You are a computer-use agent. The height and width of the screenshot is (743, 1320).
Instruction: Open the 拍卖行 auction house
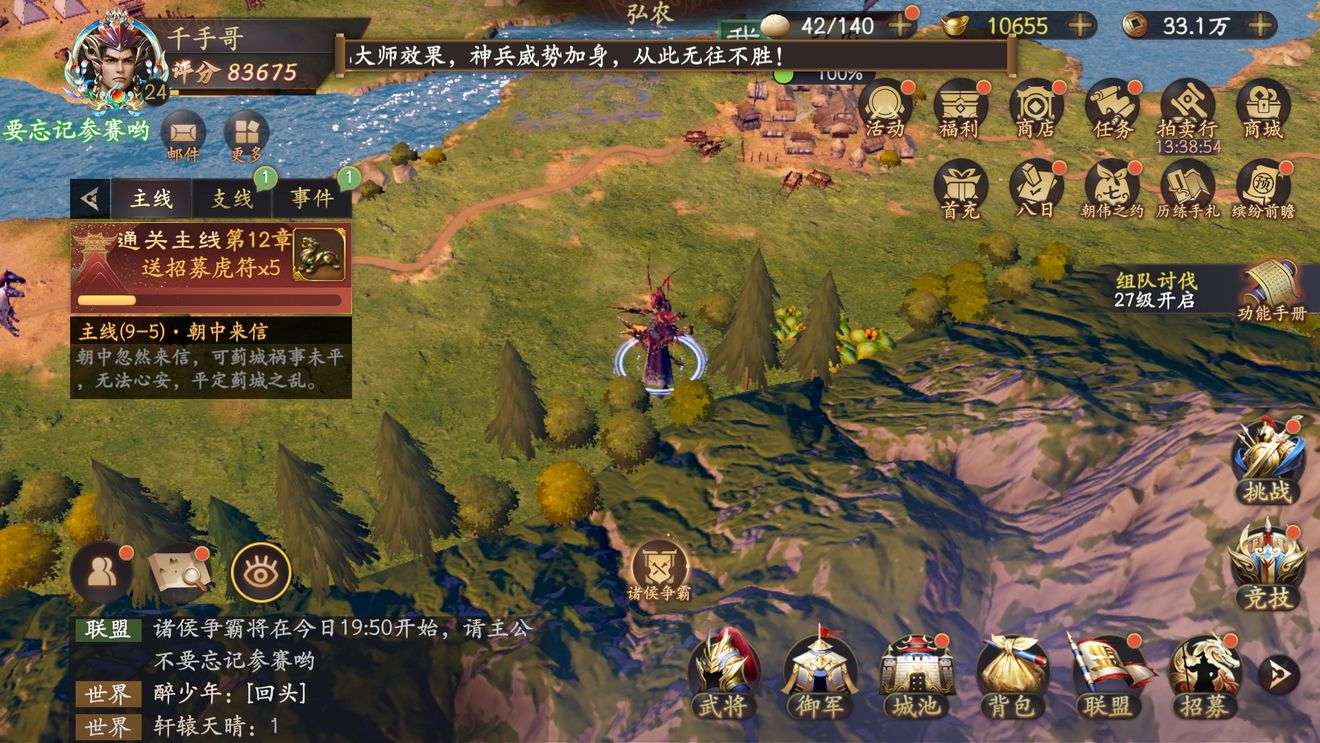[1188, 105]
